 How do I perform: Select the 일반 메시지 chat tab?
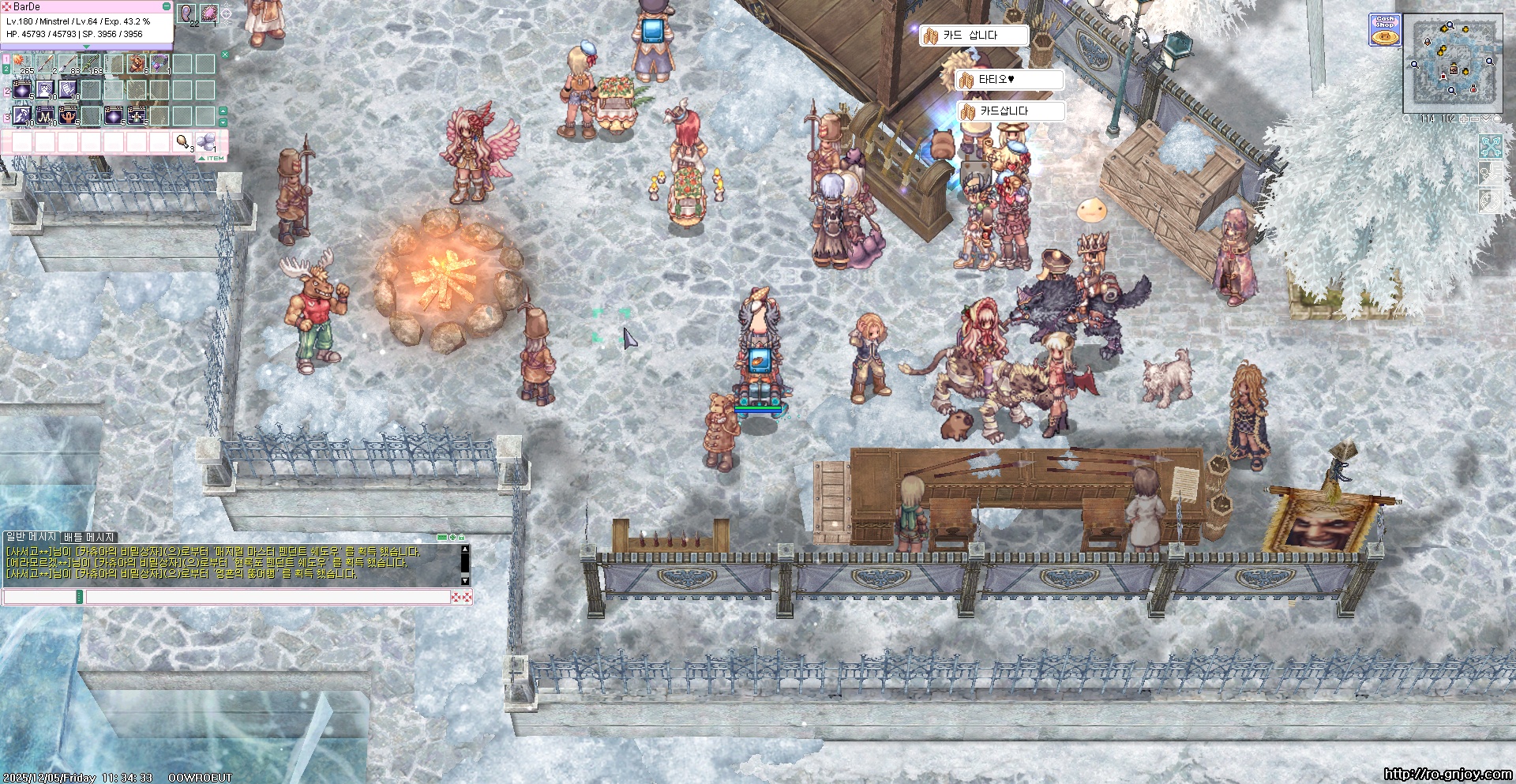31,537
